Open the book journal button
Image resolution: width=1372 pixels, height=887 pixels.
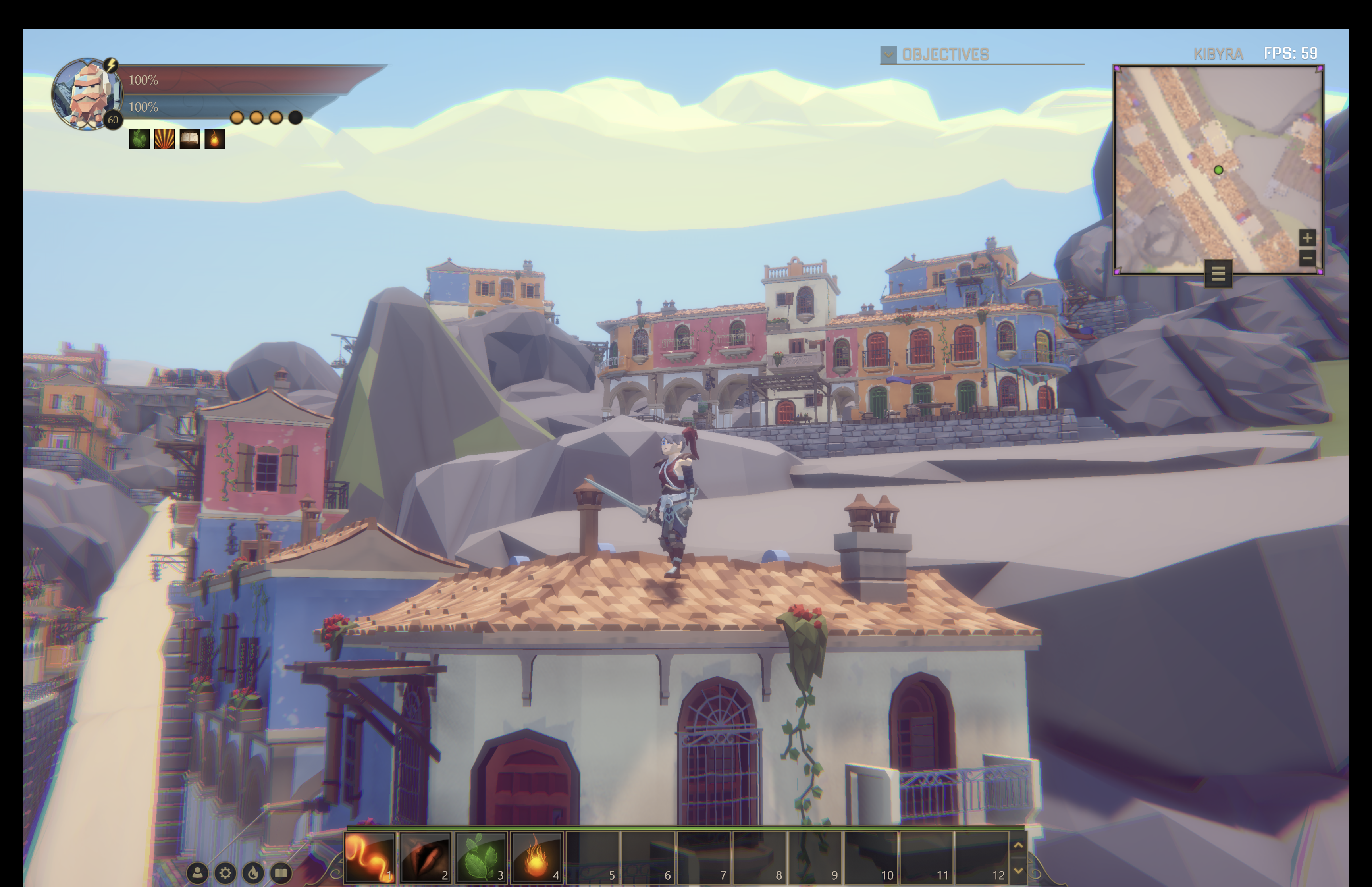[x=281, y=873]
